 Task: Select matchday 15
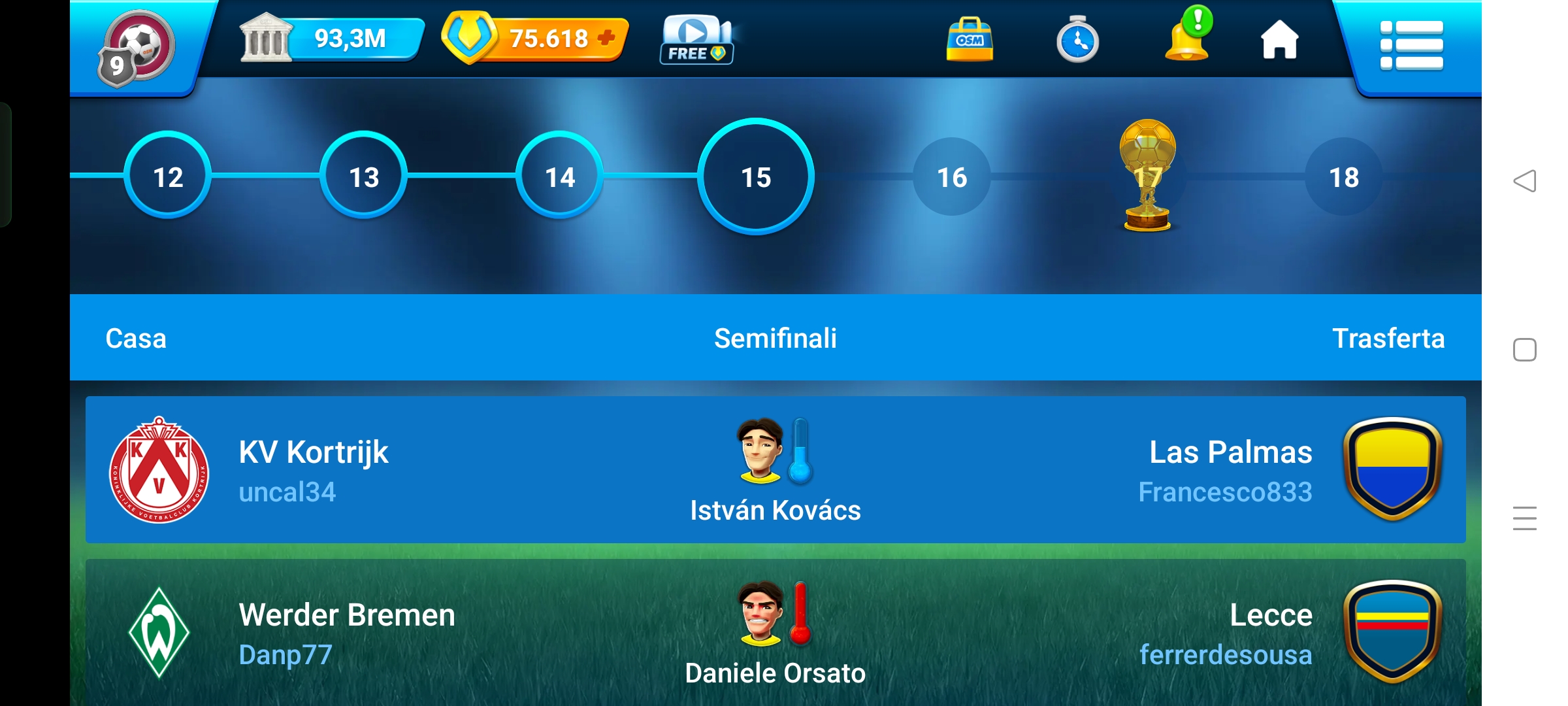point(756,176)
